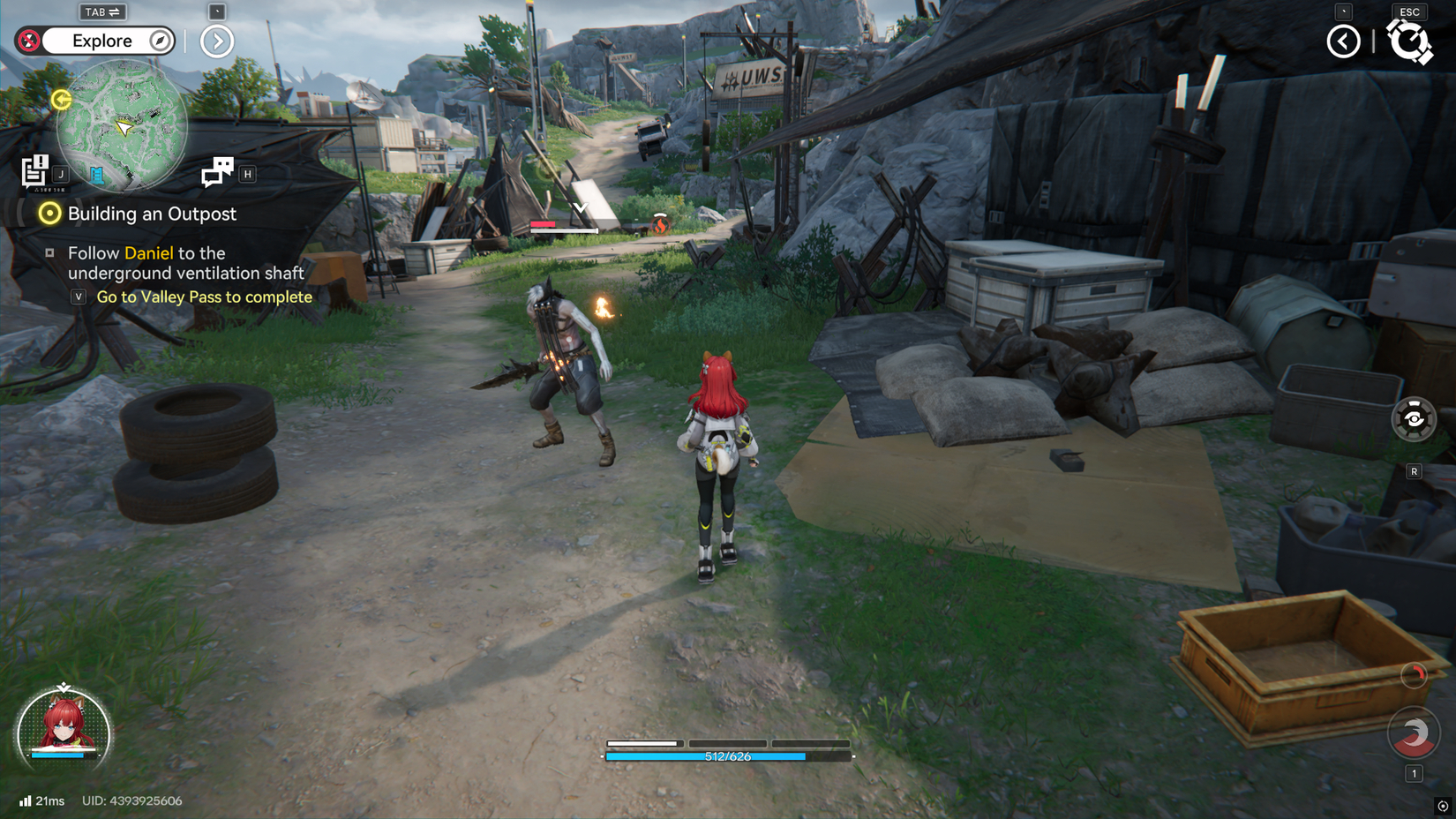This screenshot has width=1456, height=819.
Task: Switch to the Explore tracker tab
Action: (x=104, y=41)
